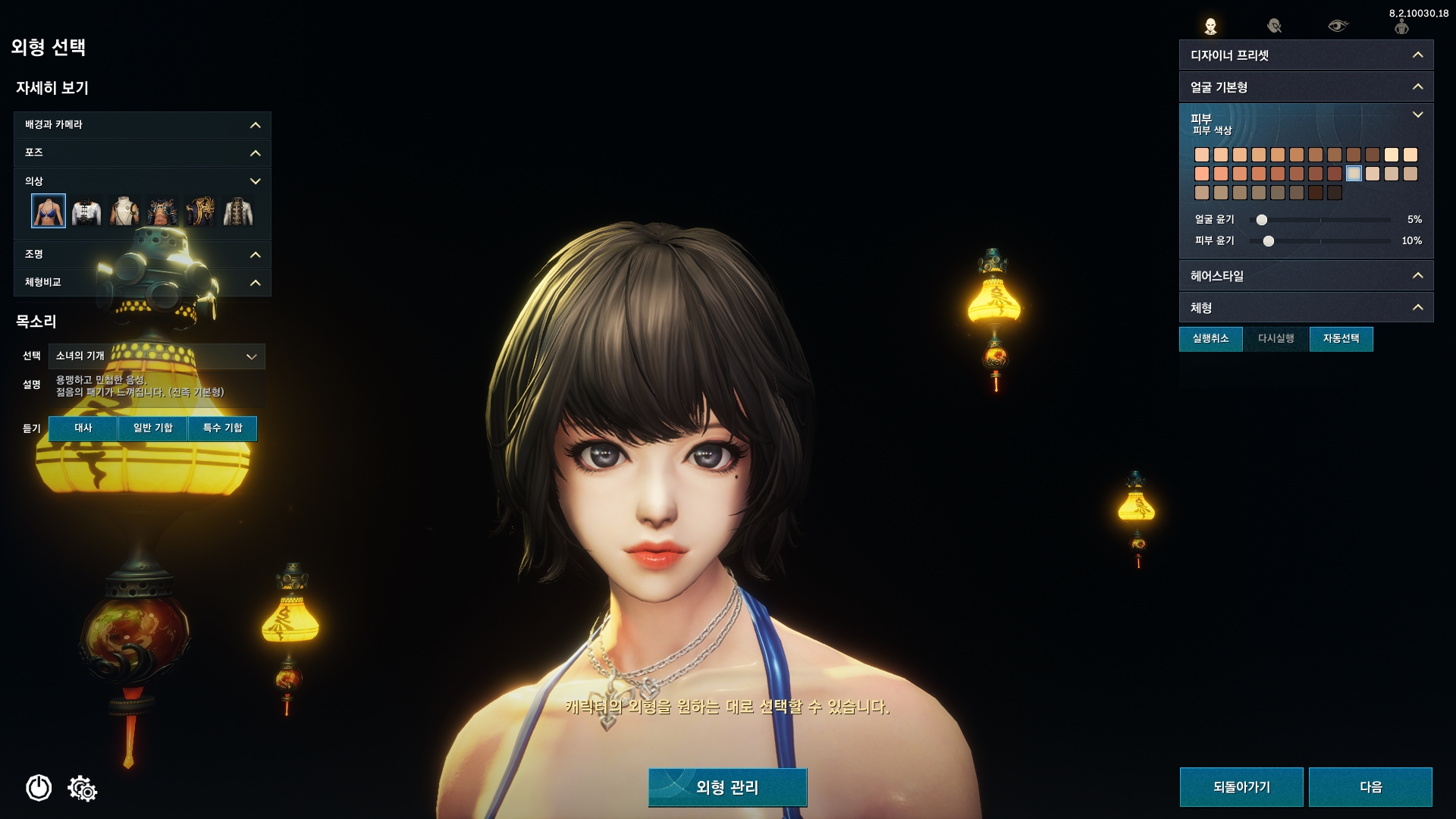Switch to the body customization tab
This screenshot has width=1456, height=819.
pyautogui.click(x=1402, y=25)
